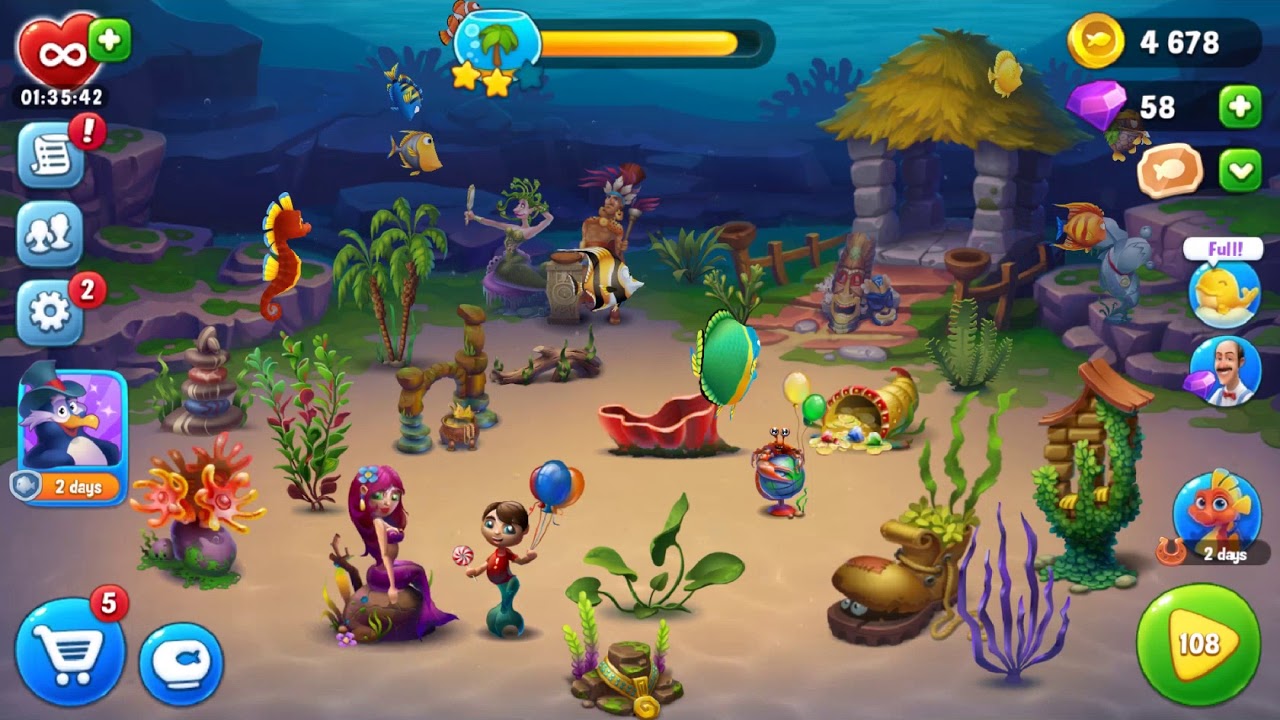Open the shop cart button

point(69,653)
